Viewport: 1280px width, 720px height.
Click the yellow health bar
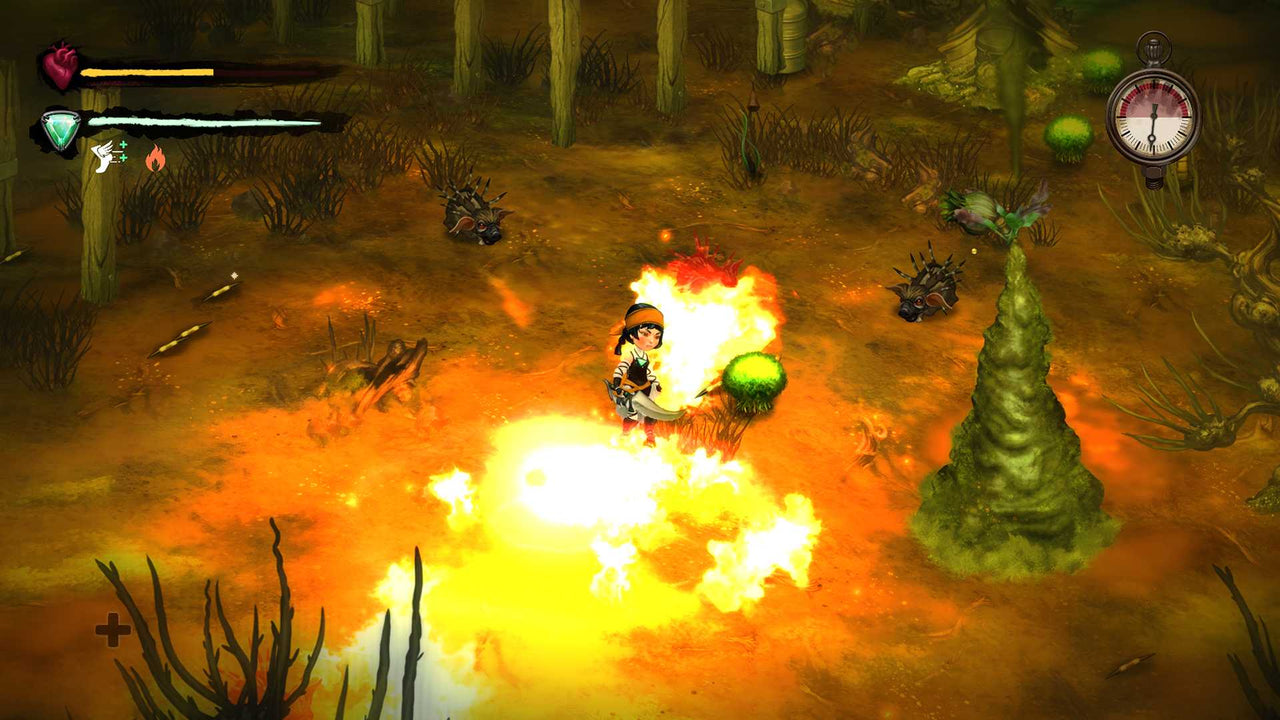150,70
